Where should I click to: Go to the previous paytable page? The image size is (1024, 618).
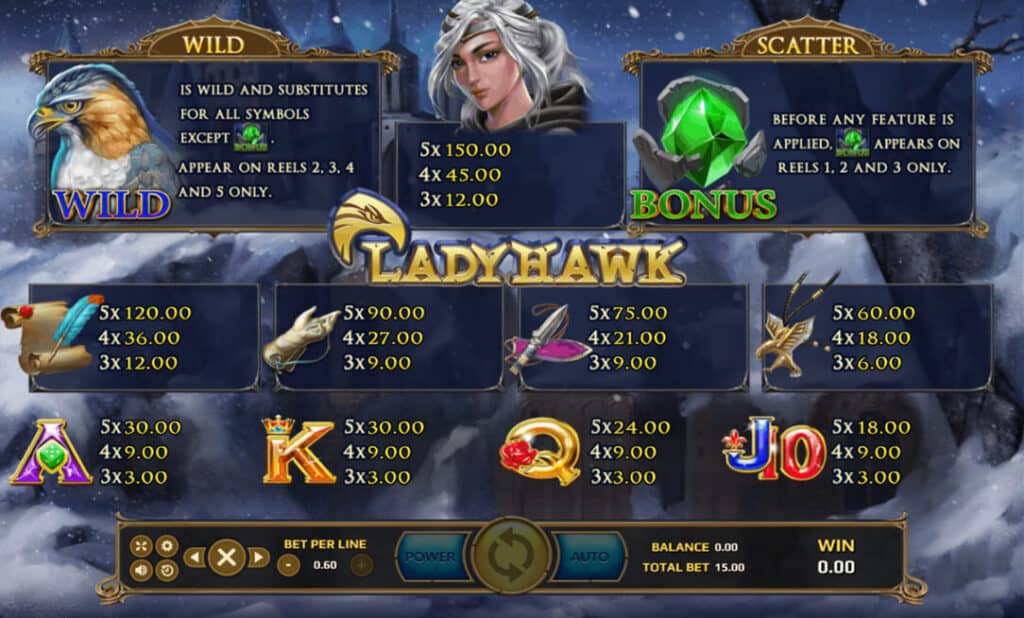(x=194, y=557)
